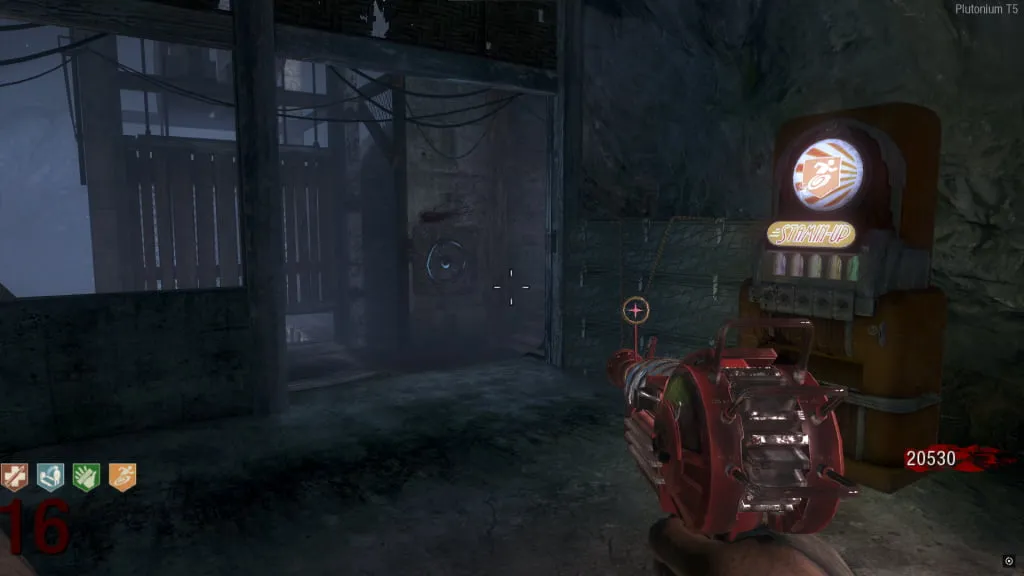Select the blue Quick Revive perk icon
This screenshot has width=1024, height=576.
(50, 478)
